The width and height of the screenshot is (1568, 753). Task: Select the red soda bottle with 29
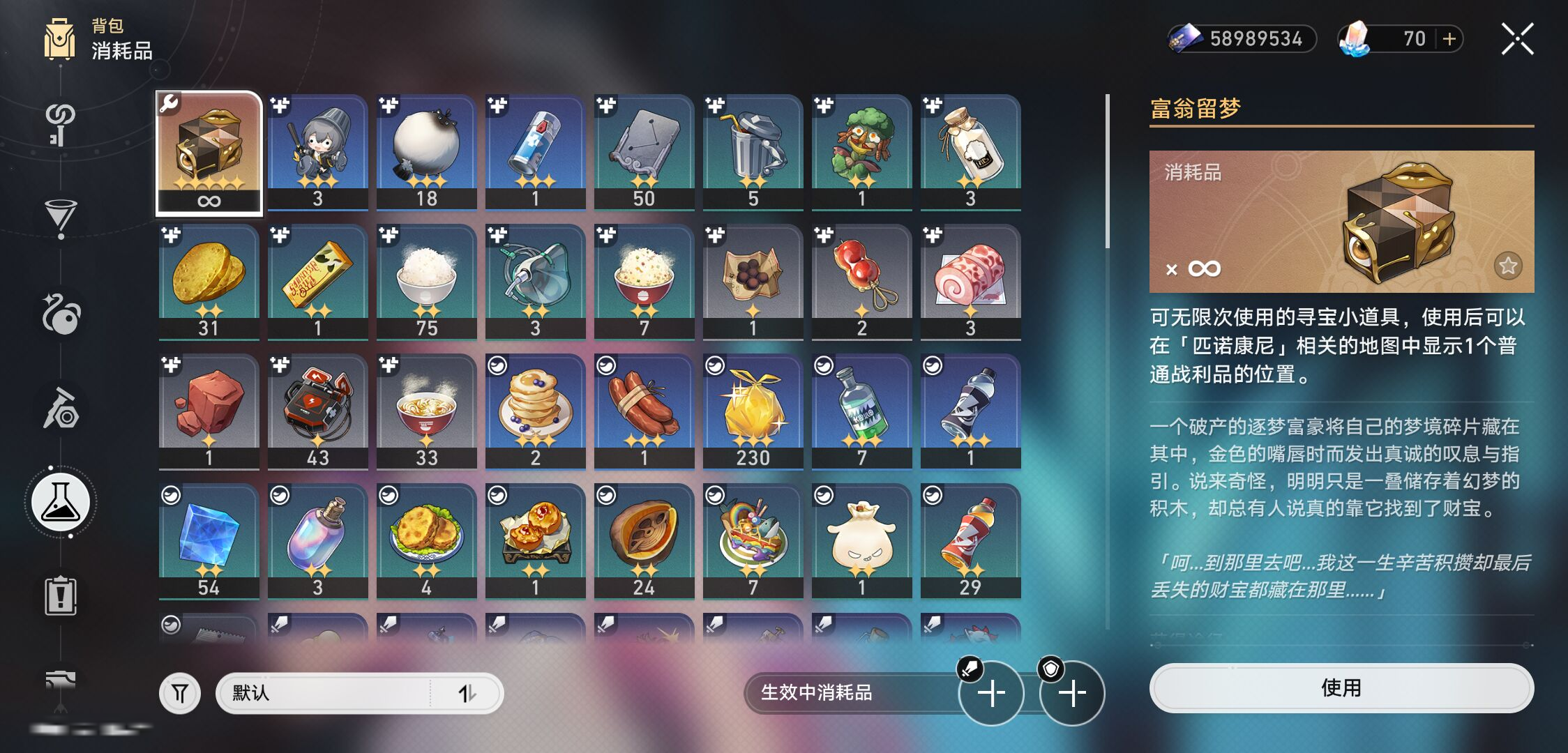click(x=970, y=541)
